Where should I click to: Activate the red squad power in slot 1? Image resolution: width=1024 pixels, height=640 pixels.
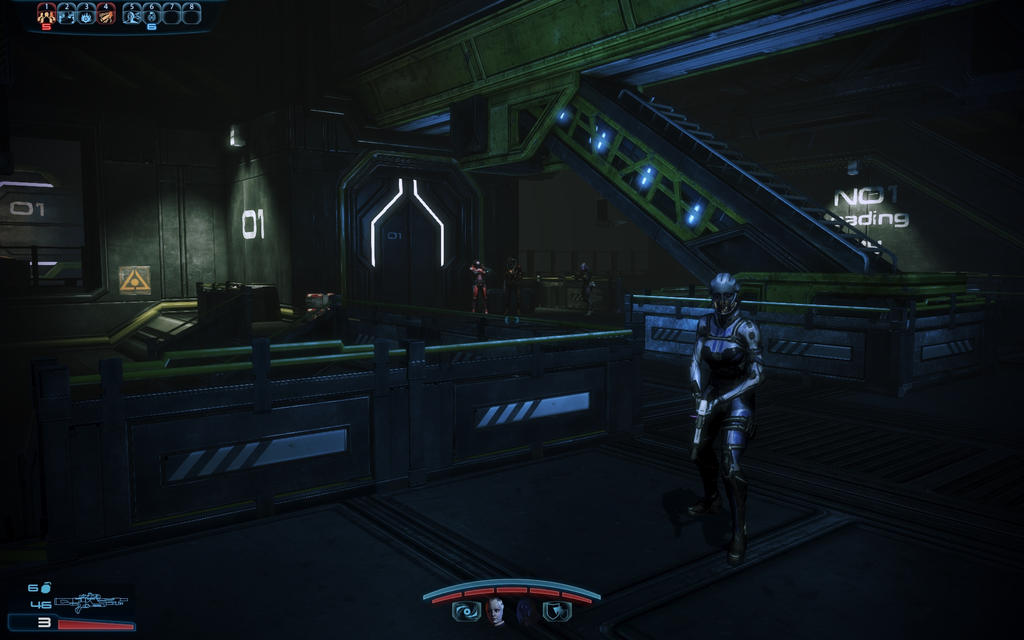(46, 14)
